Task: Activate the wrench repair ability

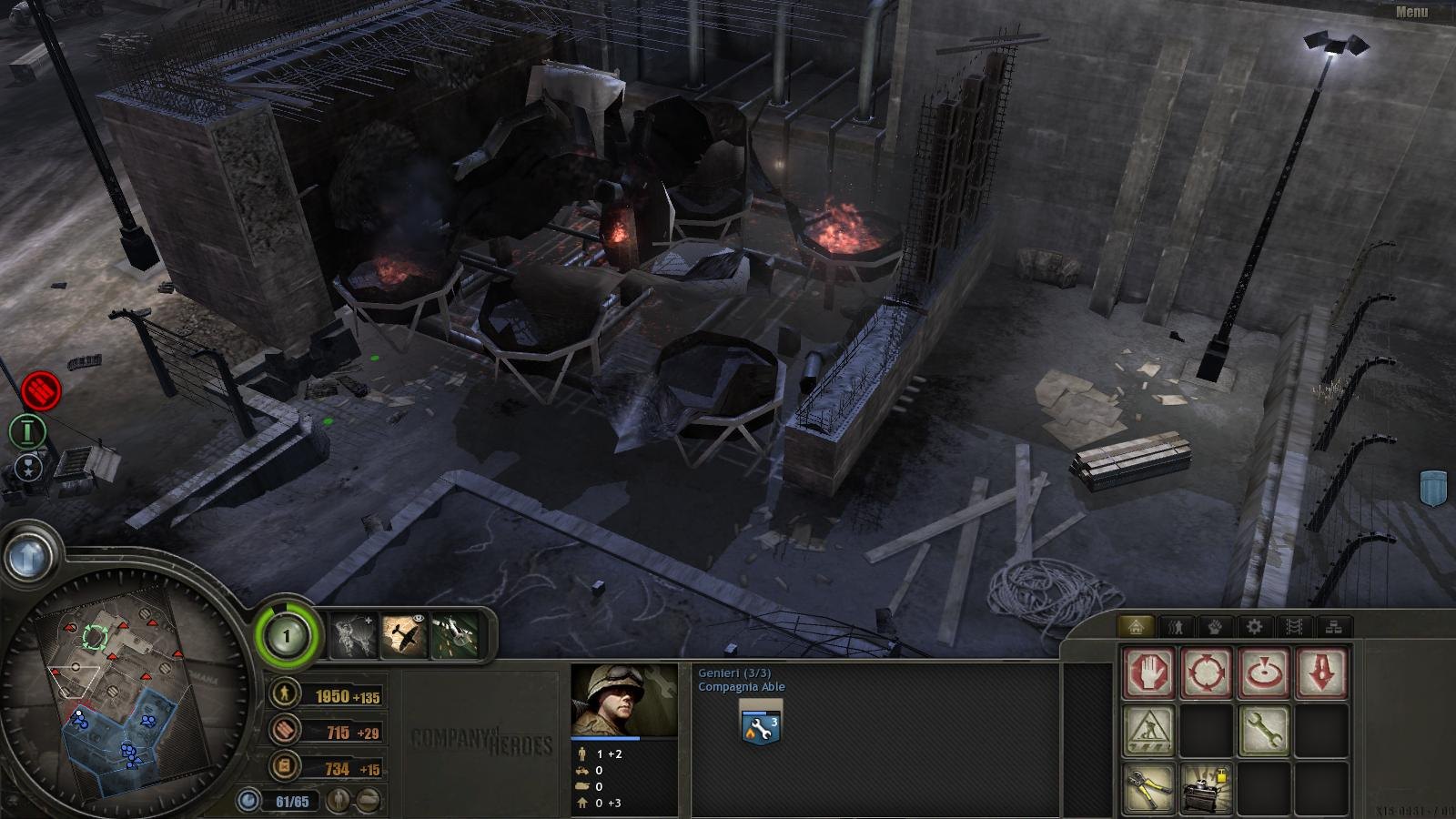Action: click(x=1264, y=730)
